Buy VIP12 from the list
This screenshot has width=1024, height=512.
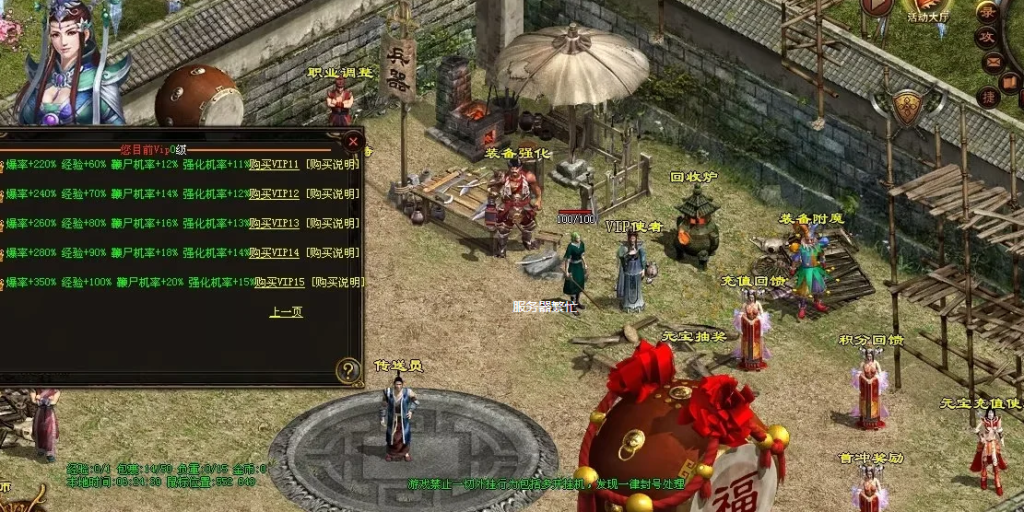[x=274, y=194]
